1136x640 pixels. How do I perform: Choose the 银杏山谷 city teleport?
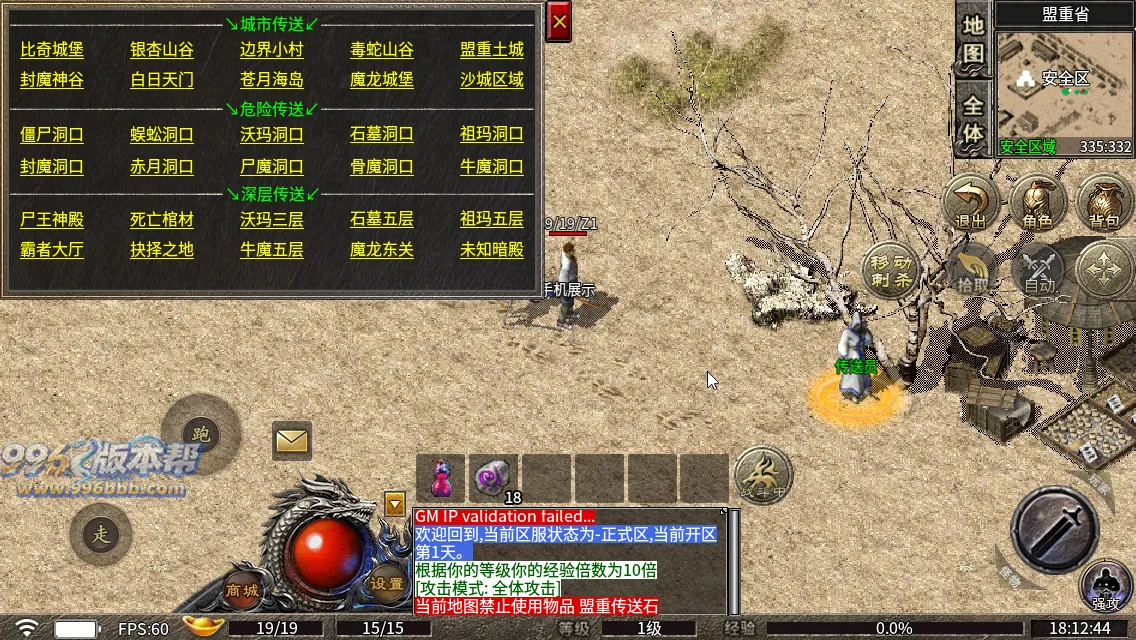coord(162,50)
